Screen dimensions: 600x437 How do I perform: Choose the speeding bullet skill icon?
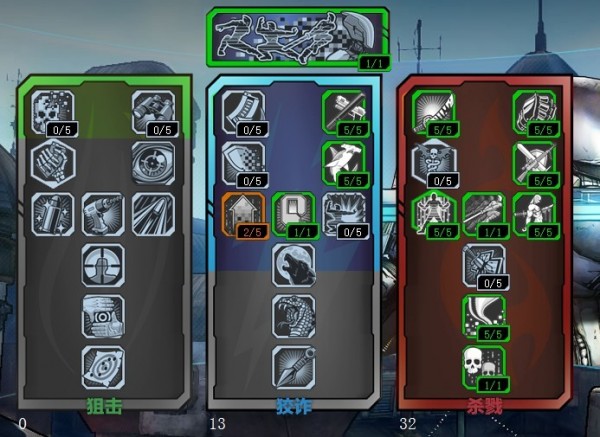click(154, 213)
